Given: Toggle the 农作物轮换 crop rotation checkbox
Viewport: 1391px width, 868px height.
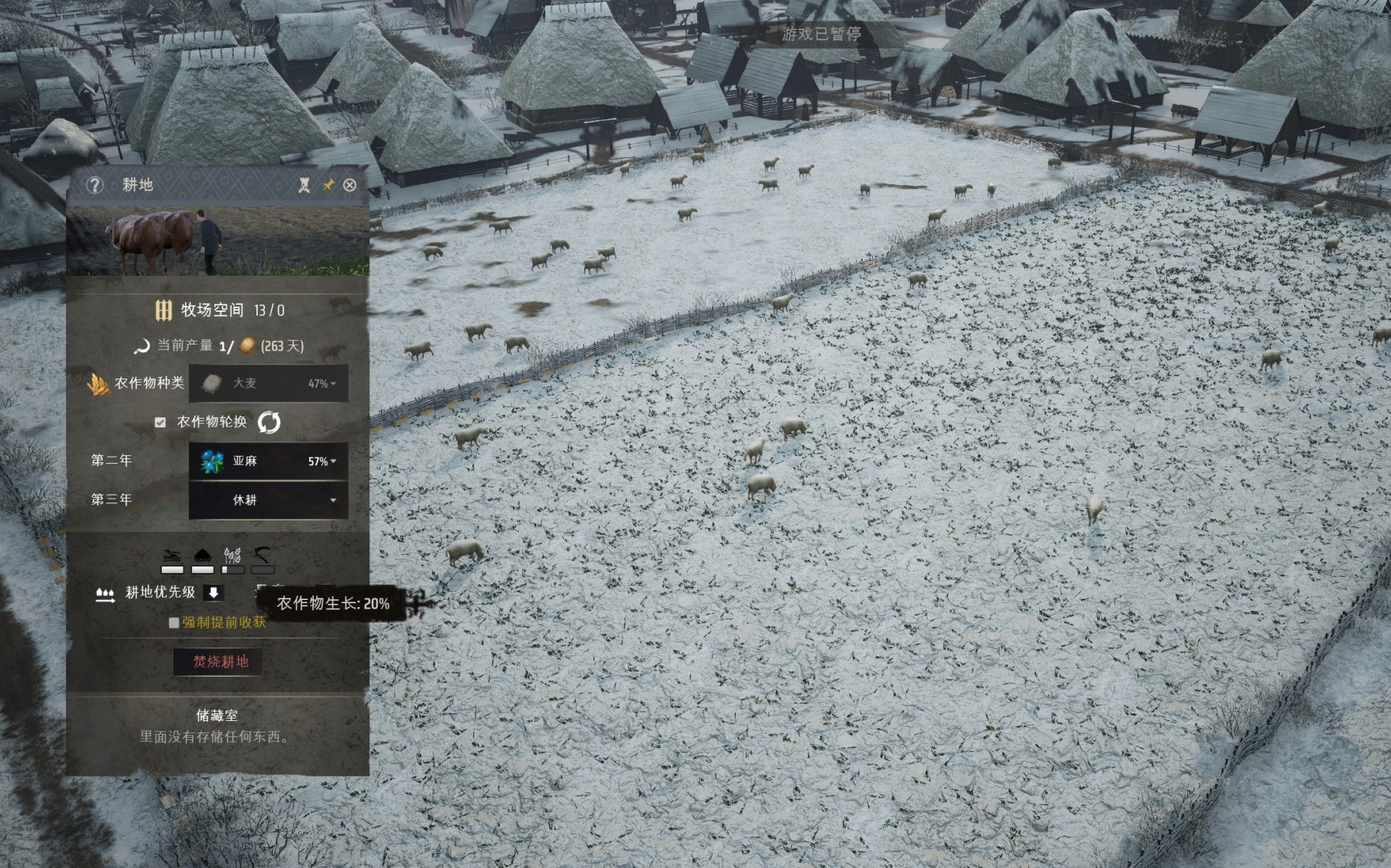Looking at the screenshot, I should [x=160, y=422].
